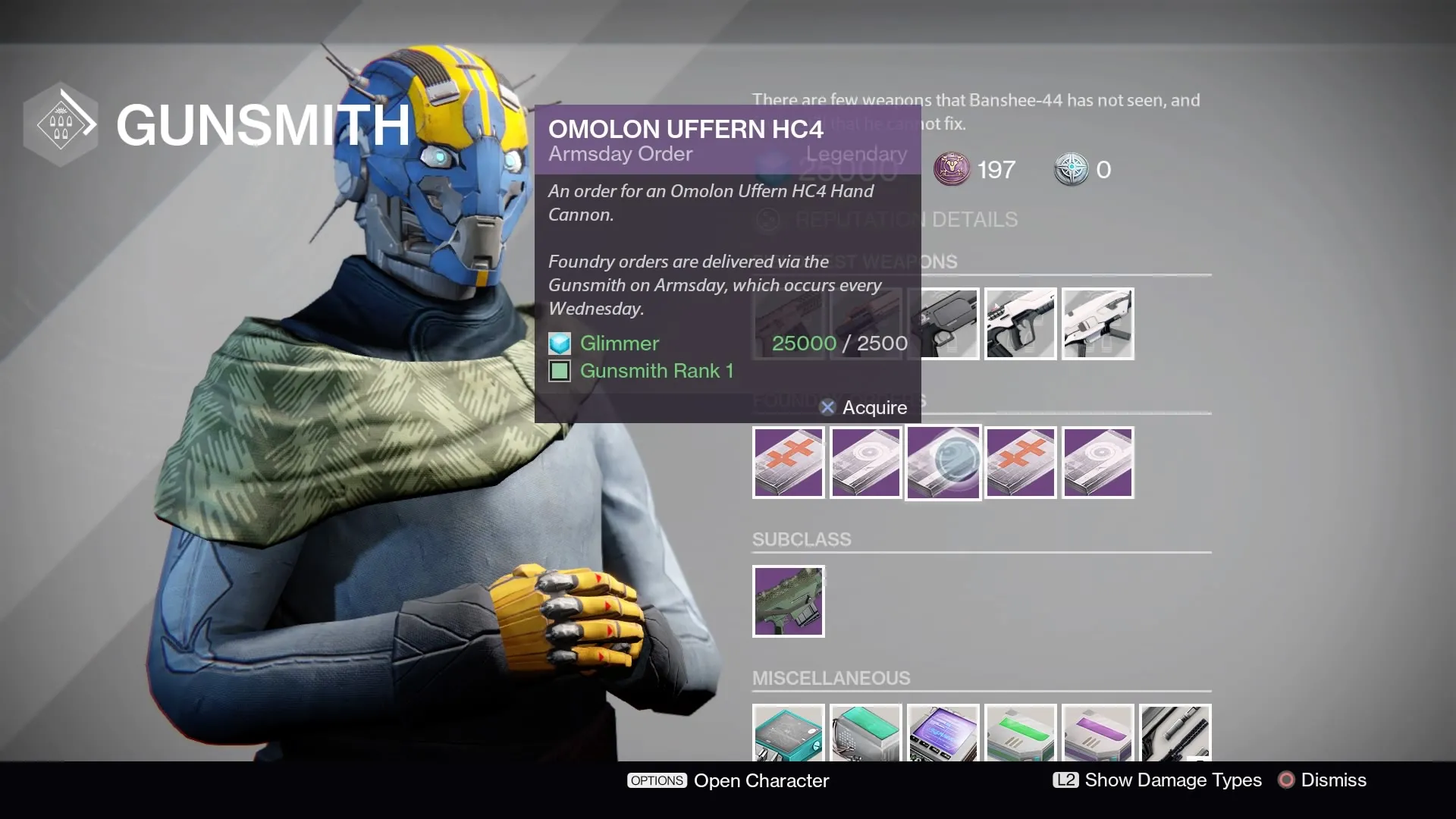Click Open Character in the bottom bar

(761, 780)
